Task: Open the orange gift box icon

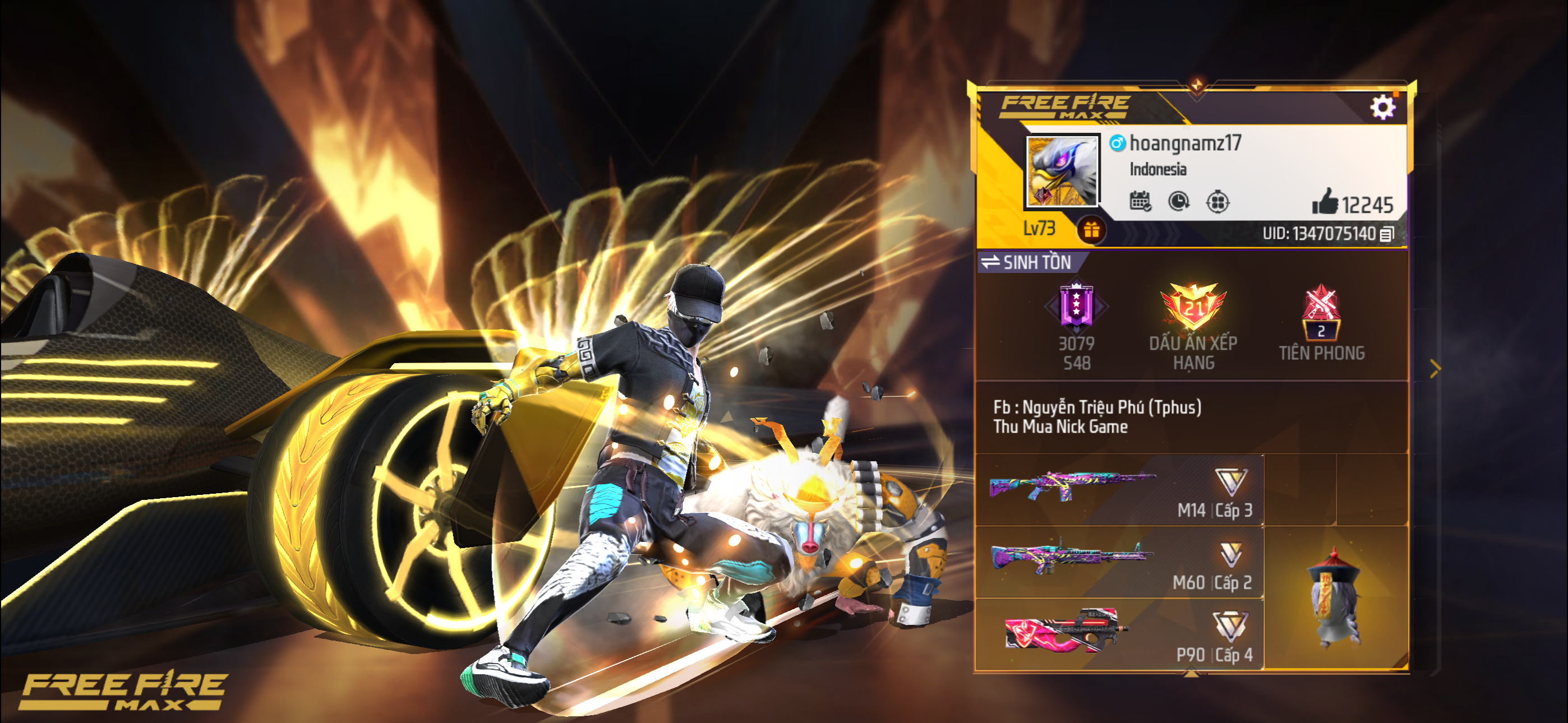Action: click(x=1091, y=230)
